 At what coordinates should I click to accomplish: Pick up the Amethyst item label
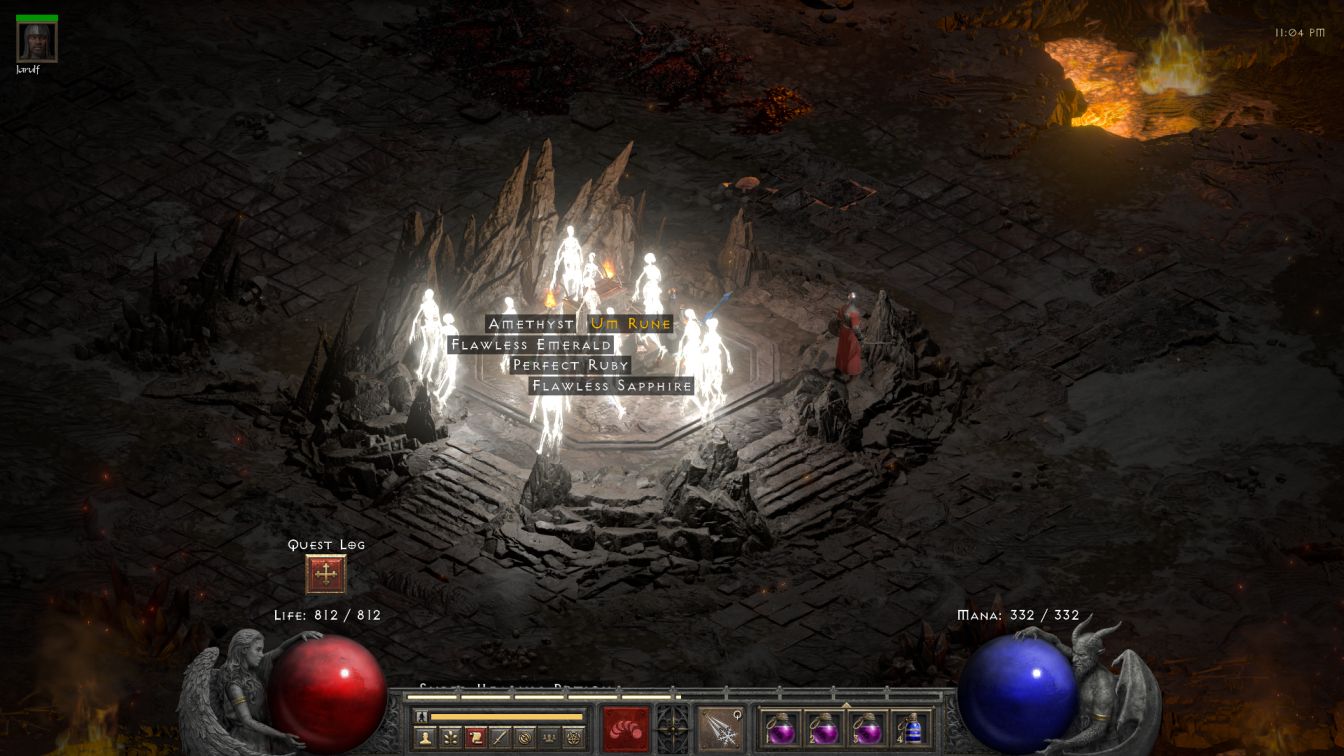click(531, 324)
